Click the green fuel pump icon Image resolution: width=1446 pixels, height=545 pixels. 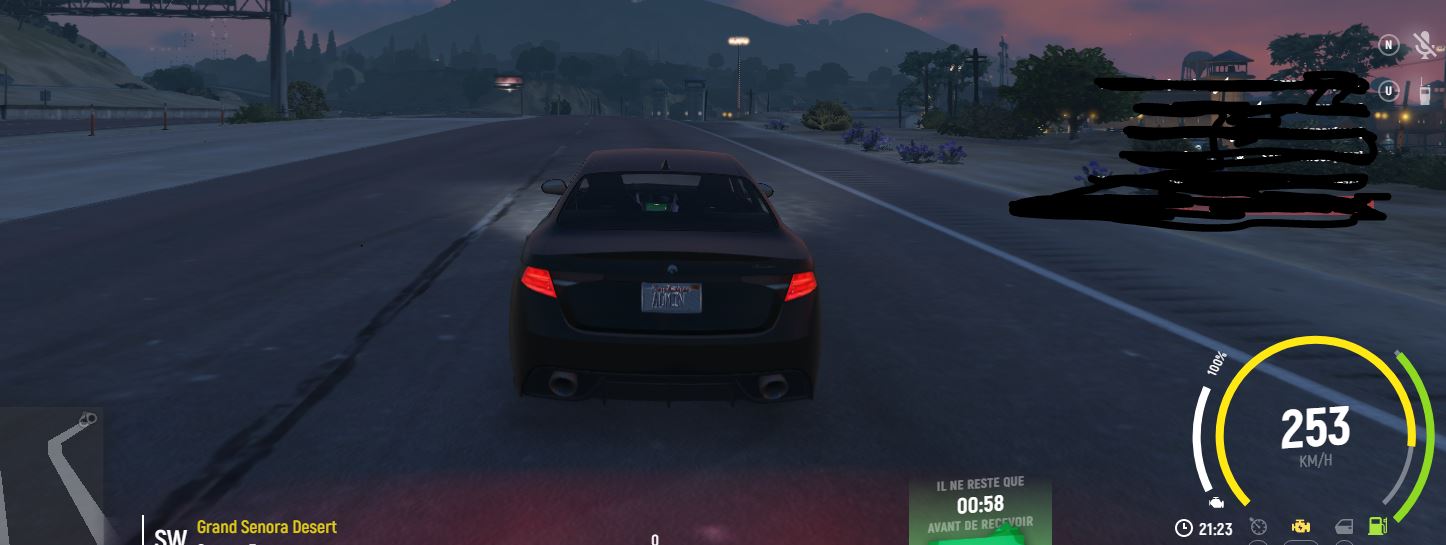1378,526
